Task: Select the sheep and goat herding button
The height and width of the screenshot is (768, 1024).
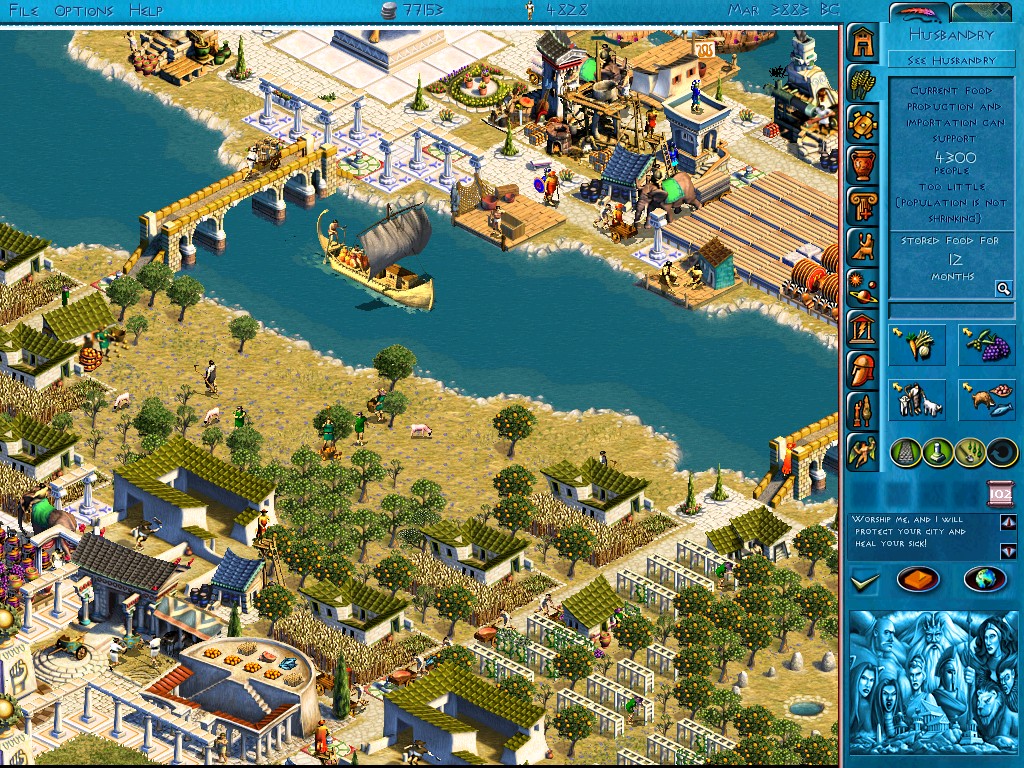Action: [x=917, y=399]
